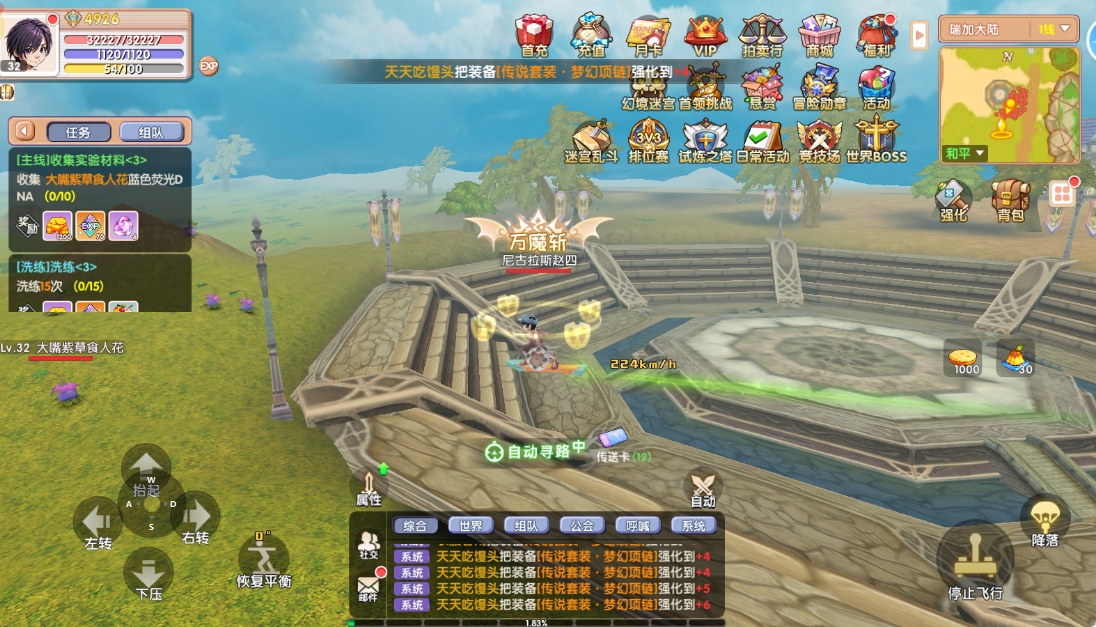
Task: Stop flying with 停止飞行 button
Action: [x=975, y=565]
